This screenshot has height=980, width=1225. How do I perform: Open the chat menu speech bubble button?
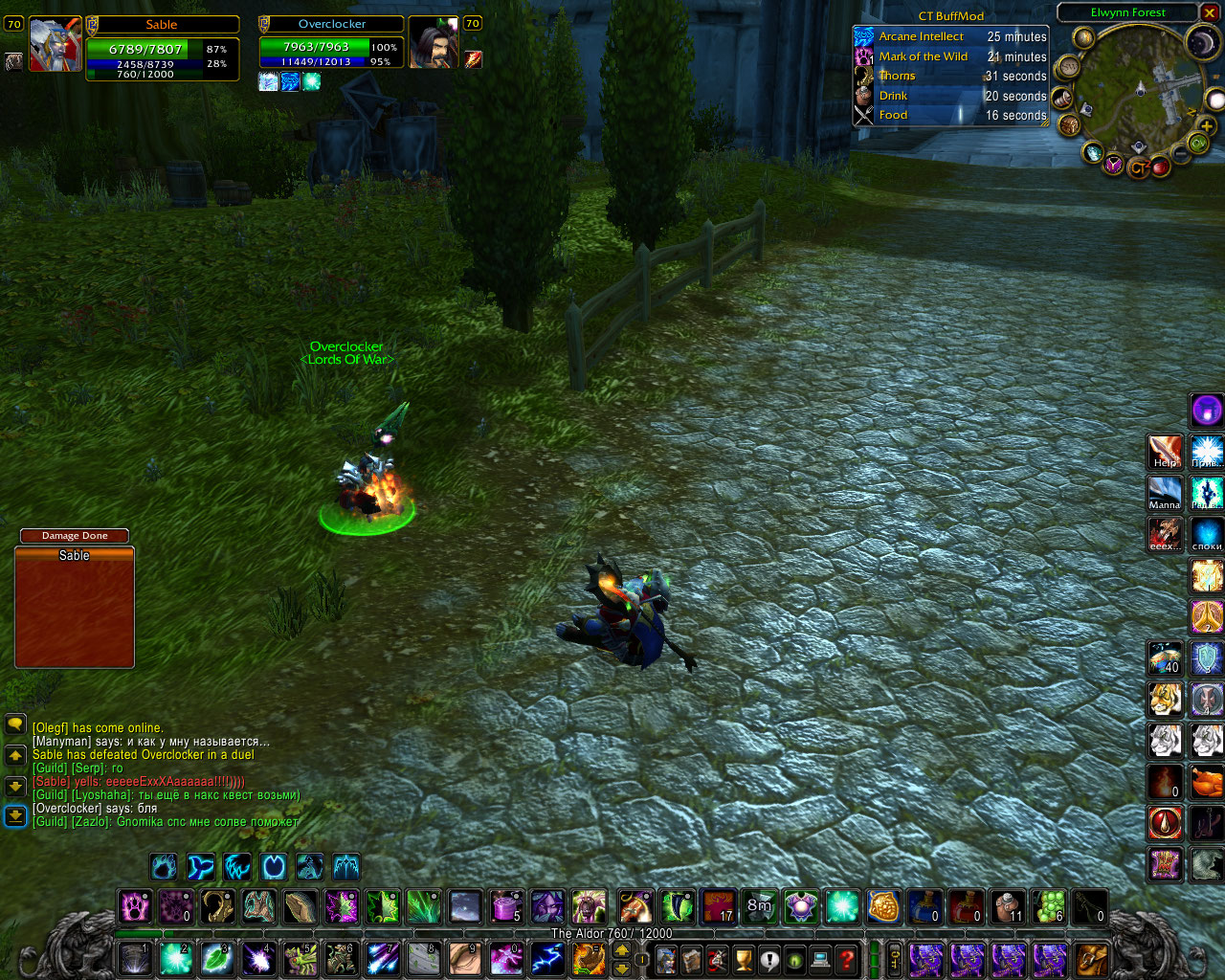pyautogui.click(x=15, y=724)
